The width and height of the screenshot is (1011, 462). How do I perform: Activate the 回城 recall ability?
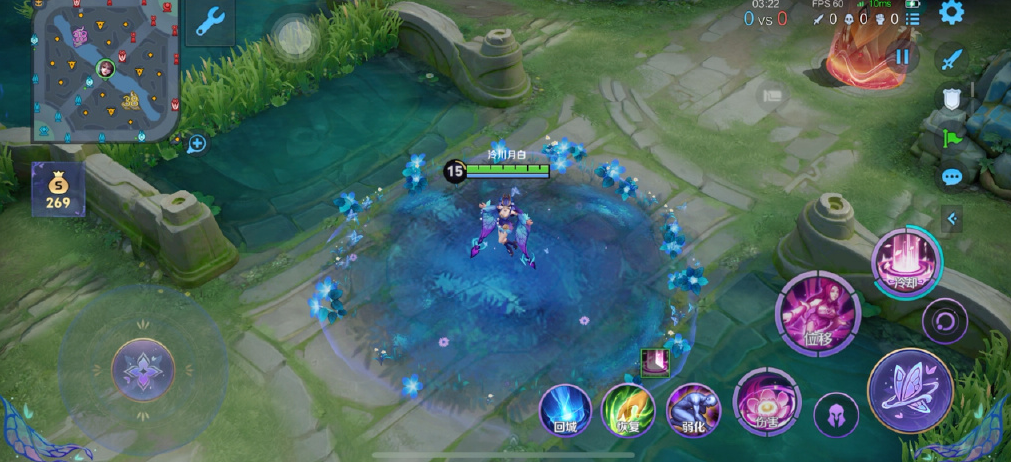point(565,410)
